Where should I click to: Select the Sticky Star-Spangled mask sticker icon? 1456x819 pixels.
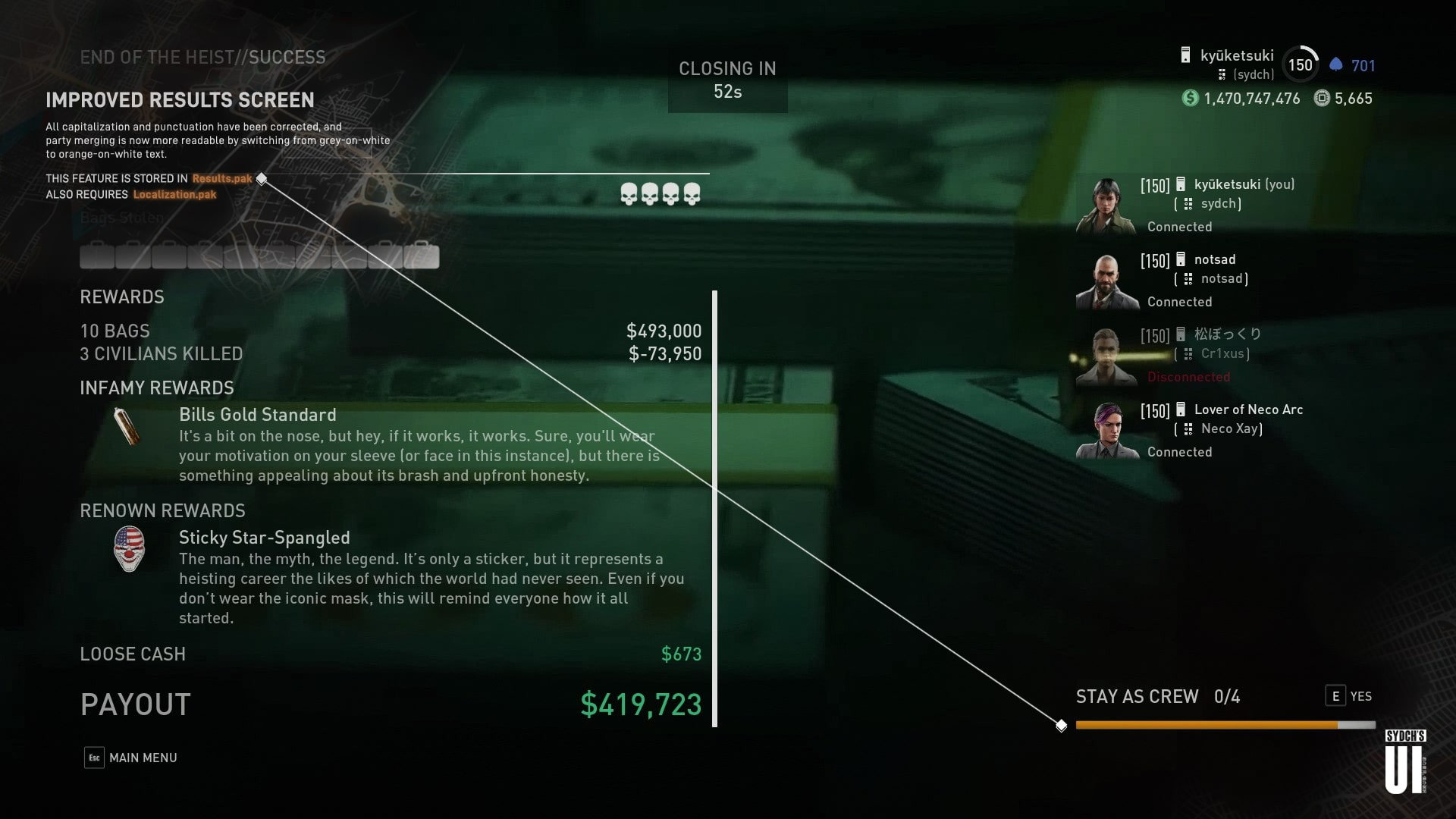[x=129, y=548]
